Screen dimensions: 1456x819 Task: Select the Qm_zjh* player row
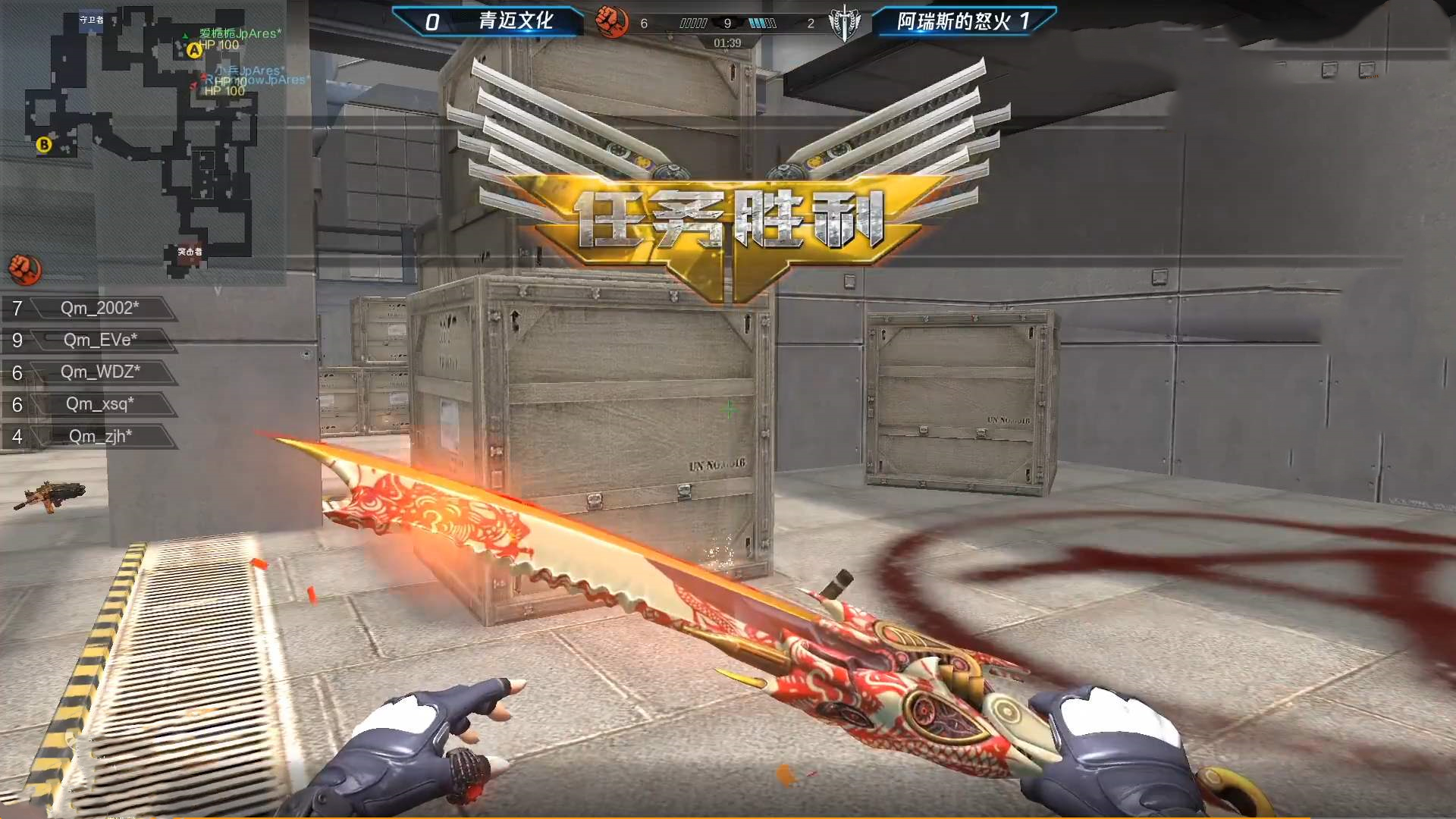pyautogui.click(x=100, y=436)
